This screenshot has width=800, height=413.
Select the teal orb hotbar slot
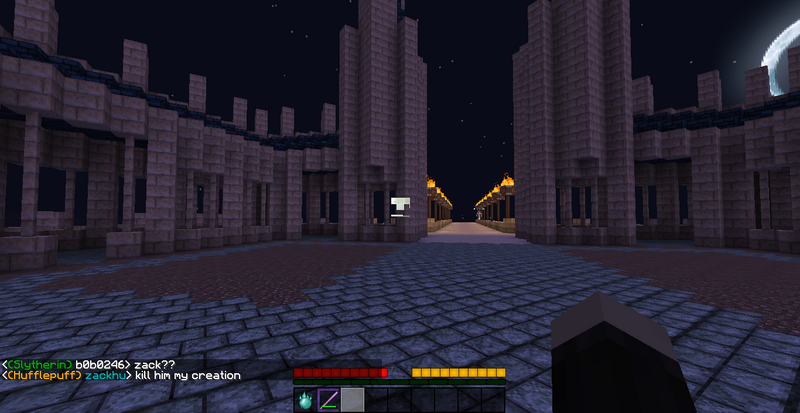tap(305, 401)
